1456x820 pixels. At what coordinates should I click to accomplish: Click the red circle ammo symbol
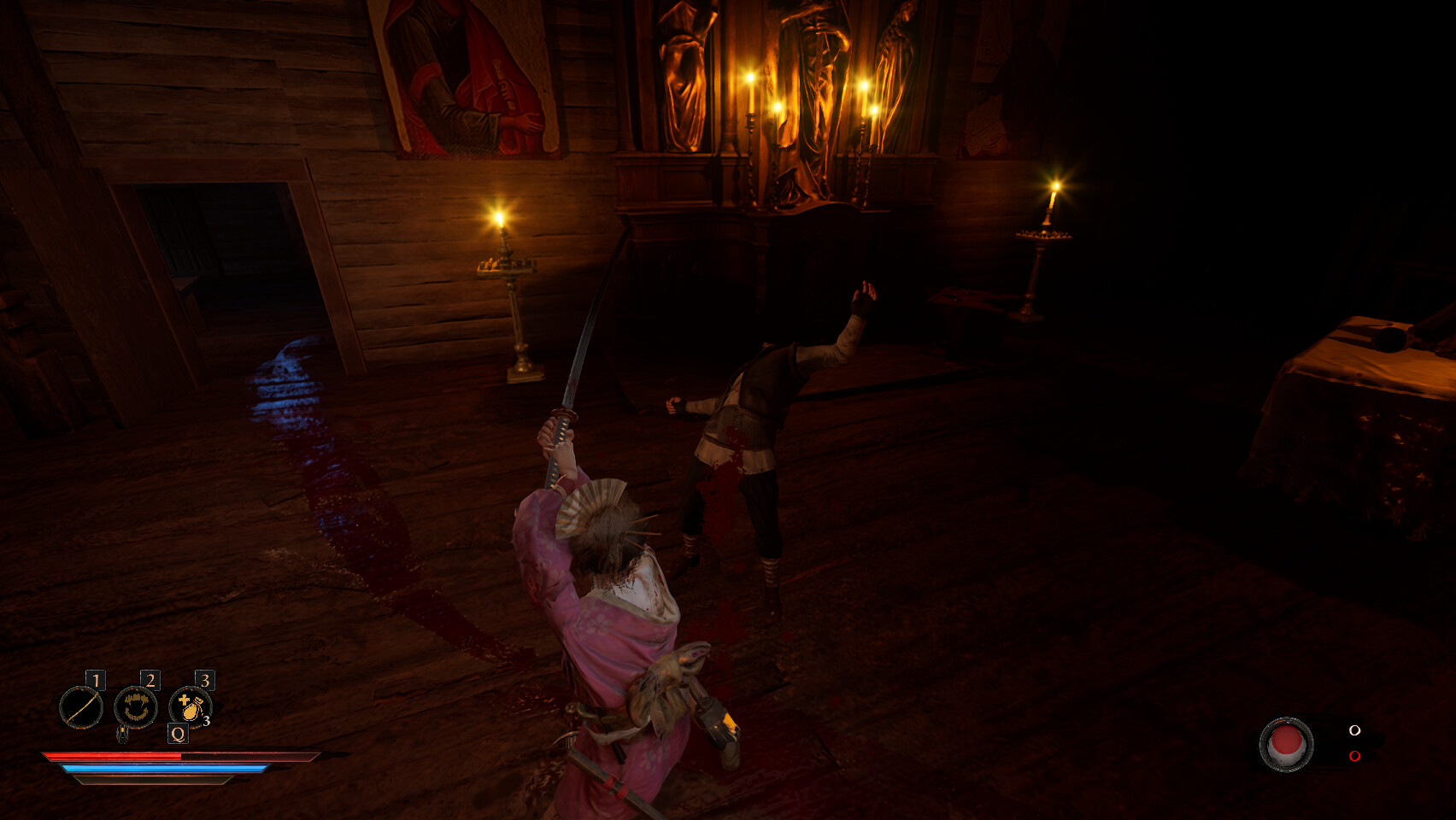1355,756
